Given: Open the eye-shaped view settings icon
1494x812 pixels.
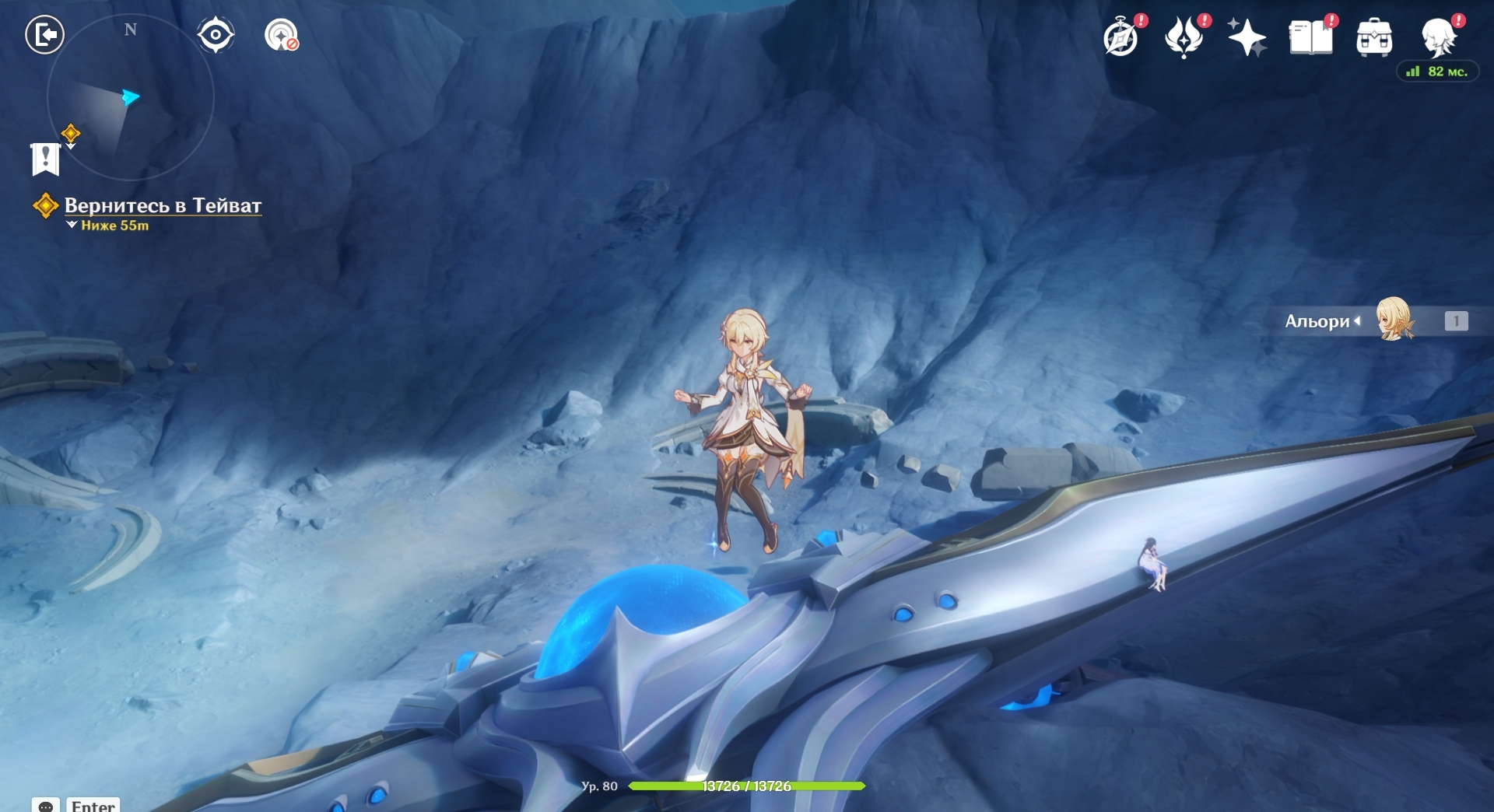Looking at the screenshot, I should (x=216, y=35).
